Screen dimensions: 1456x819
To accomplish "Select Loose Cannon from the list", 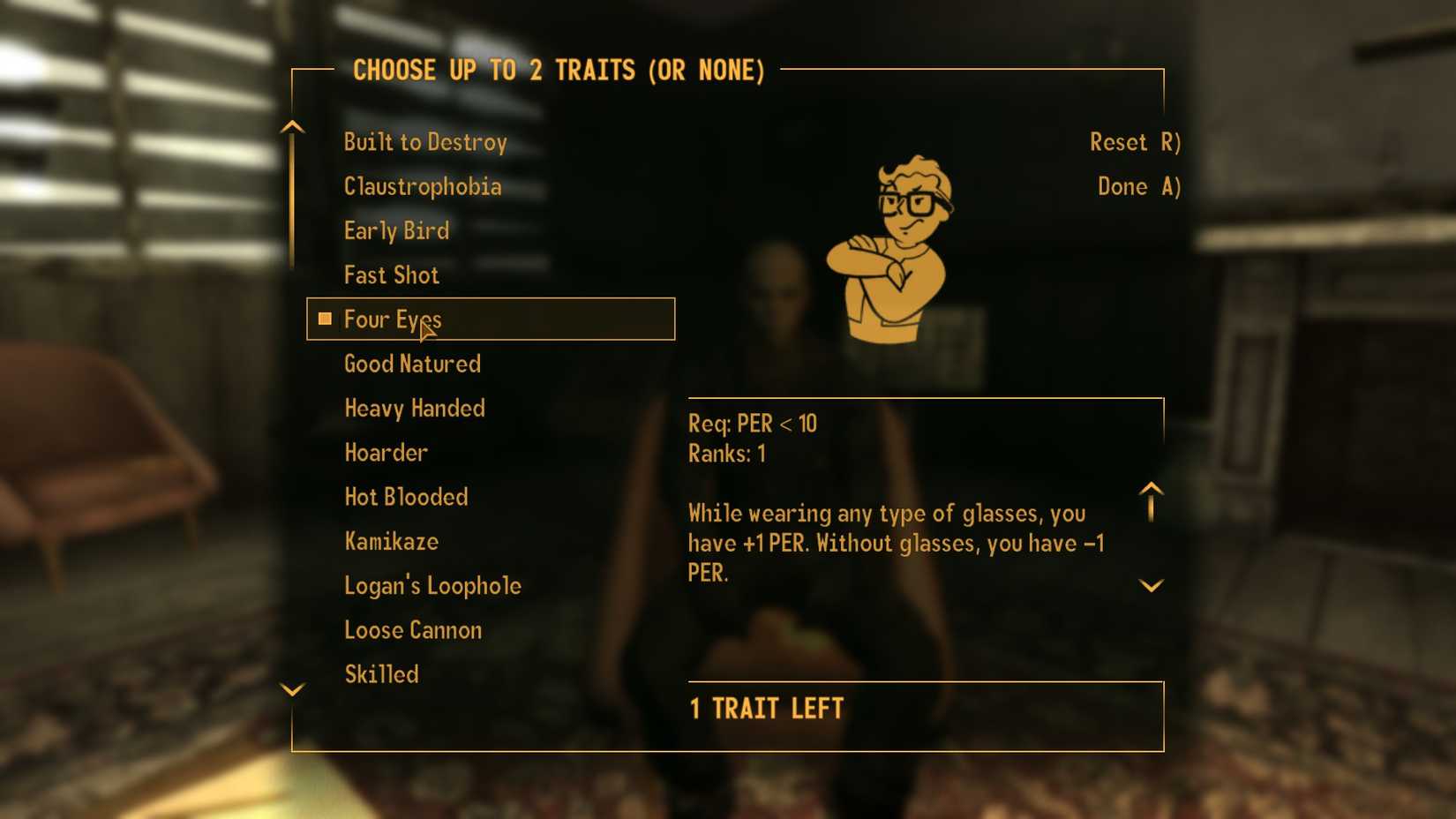I will 412,629.
